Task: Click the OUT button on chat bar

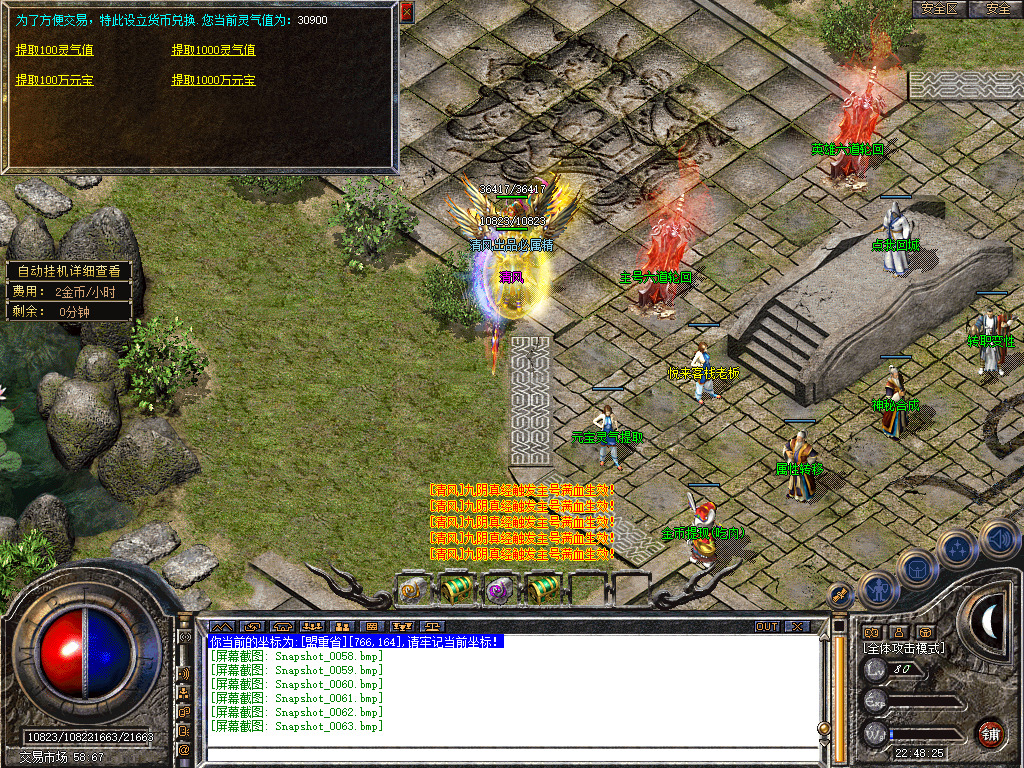Action: tap(767, 627)
